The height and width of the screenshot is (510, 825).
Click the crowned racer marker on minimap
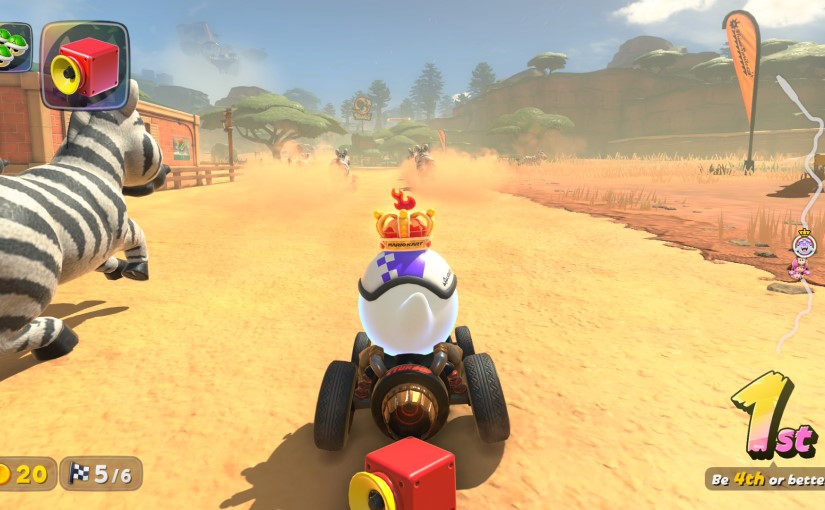[803, 243]
